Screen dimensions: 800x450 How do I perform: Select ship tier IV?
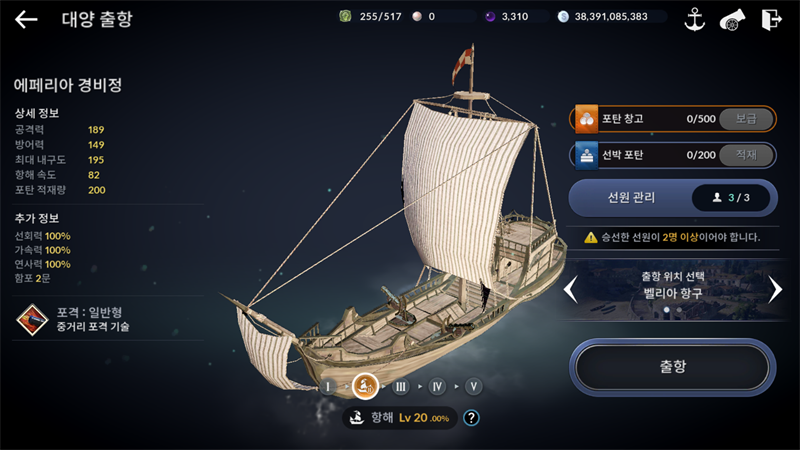click(437, 386)
